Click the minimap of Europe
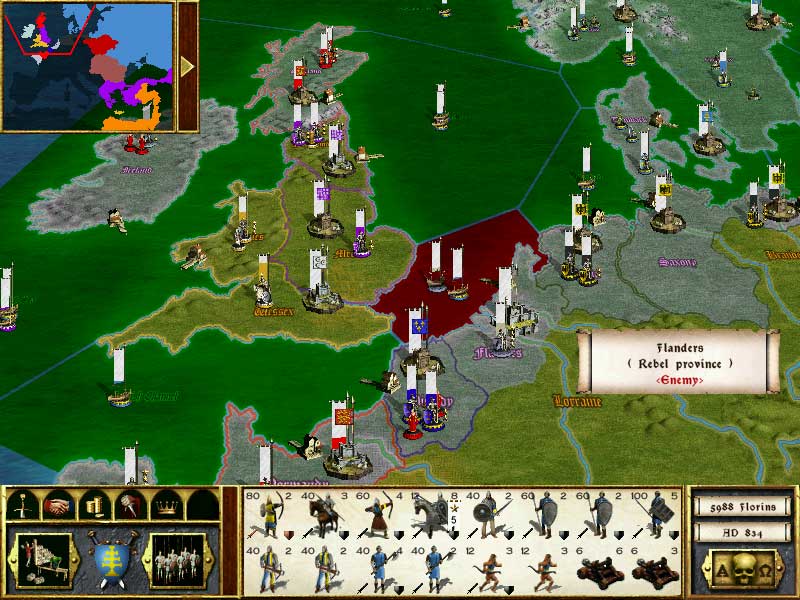 tap(88, 66)
